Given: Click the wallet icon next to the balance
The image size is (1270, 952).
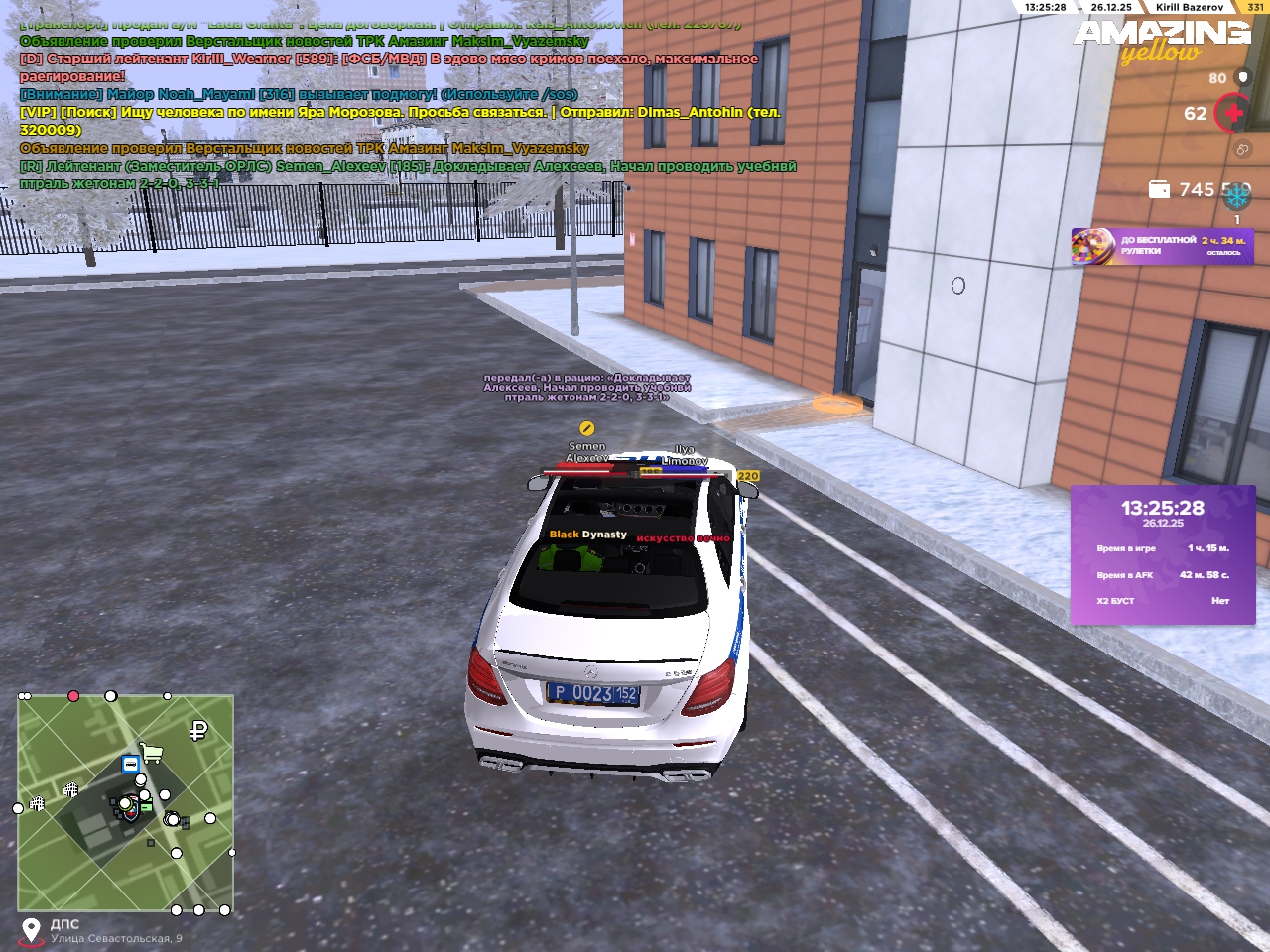Looking at the screenshot, I should point(1159,189).
